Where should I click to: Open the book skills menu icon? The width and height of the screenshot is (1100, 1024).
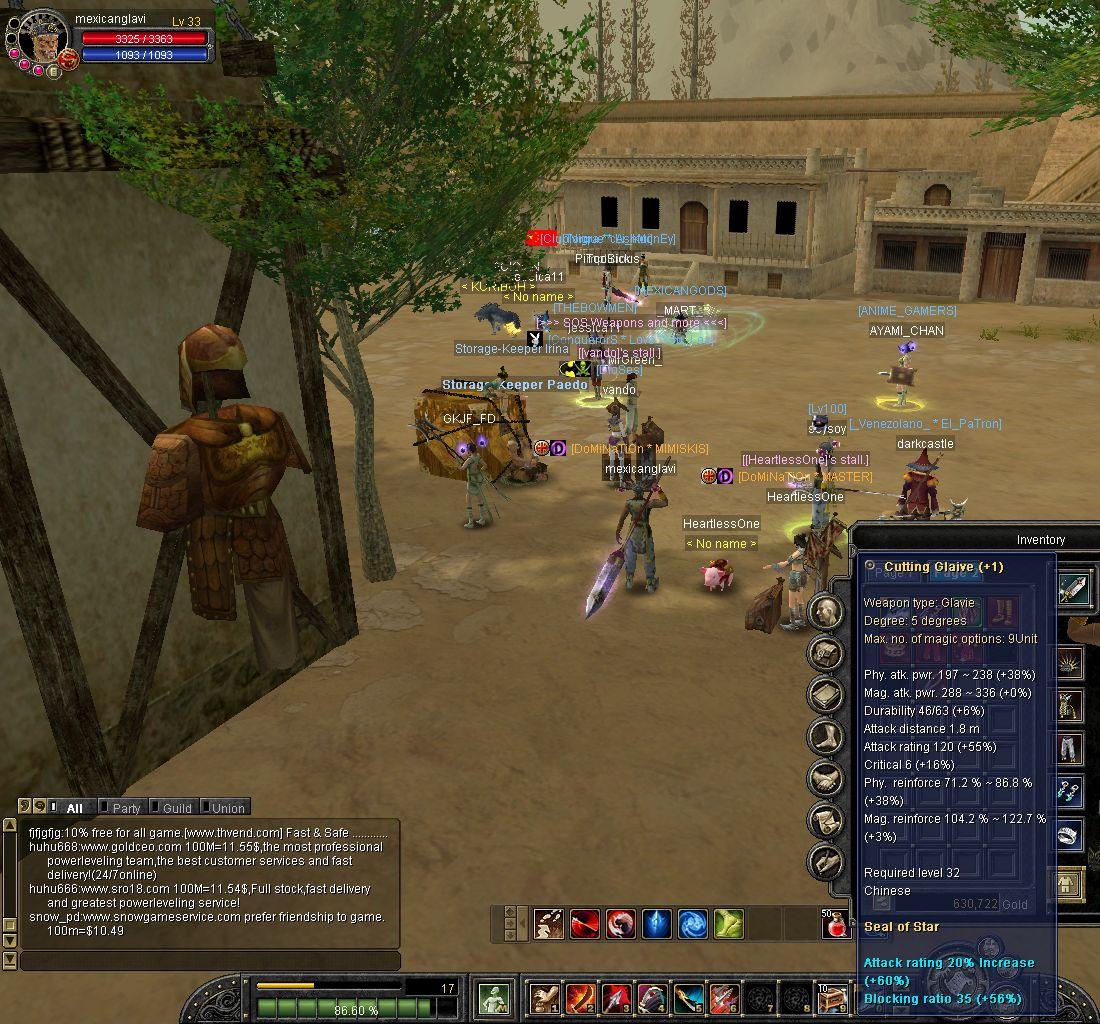[x=826, y=695]
